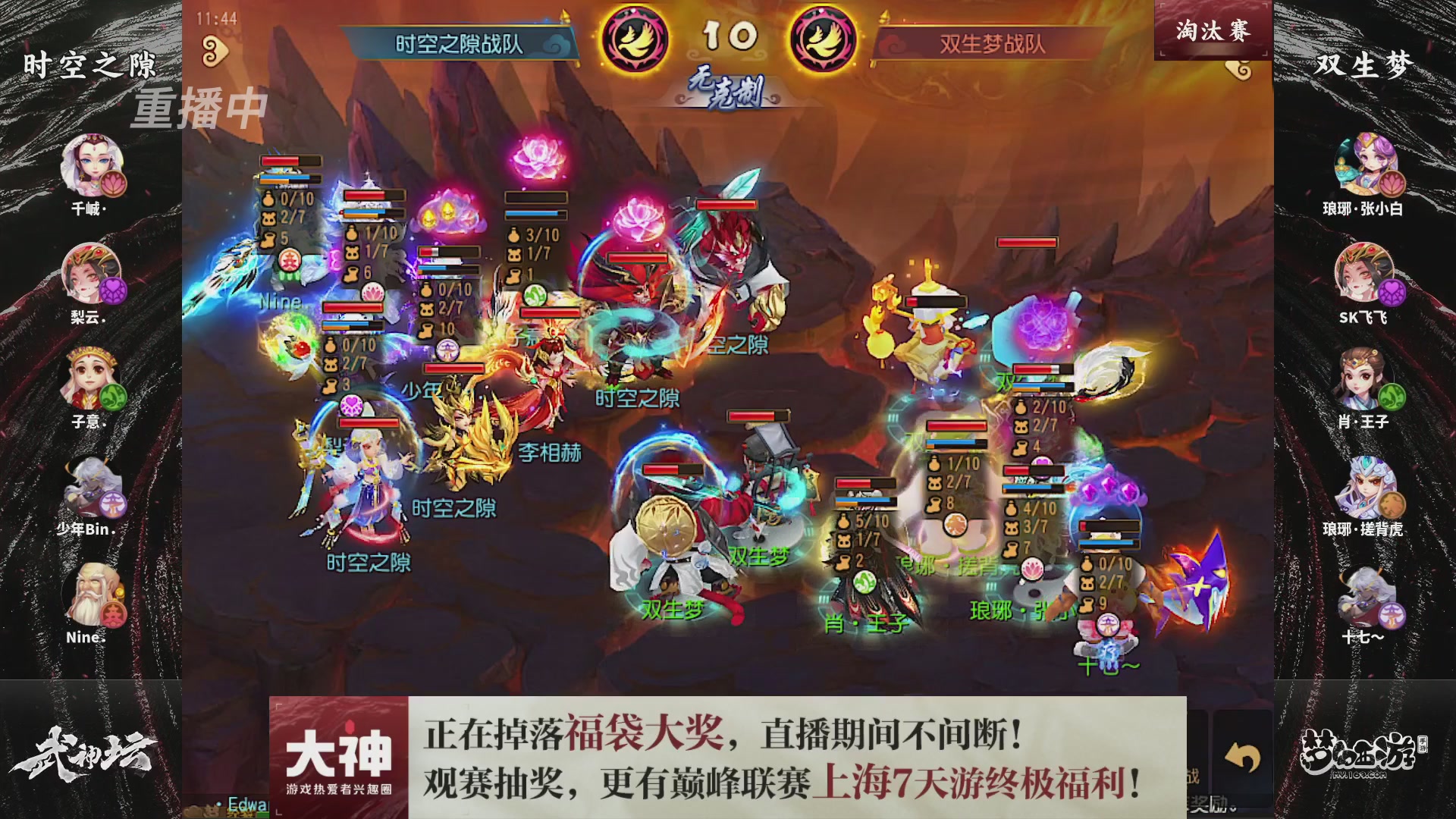Select the 重播中 overlay label
This screenshot has height=819, width=1456.
pyautogui.click(x=200, y=108)
